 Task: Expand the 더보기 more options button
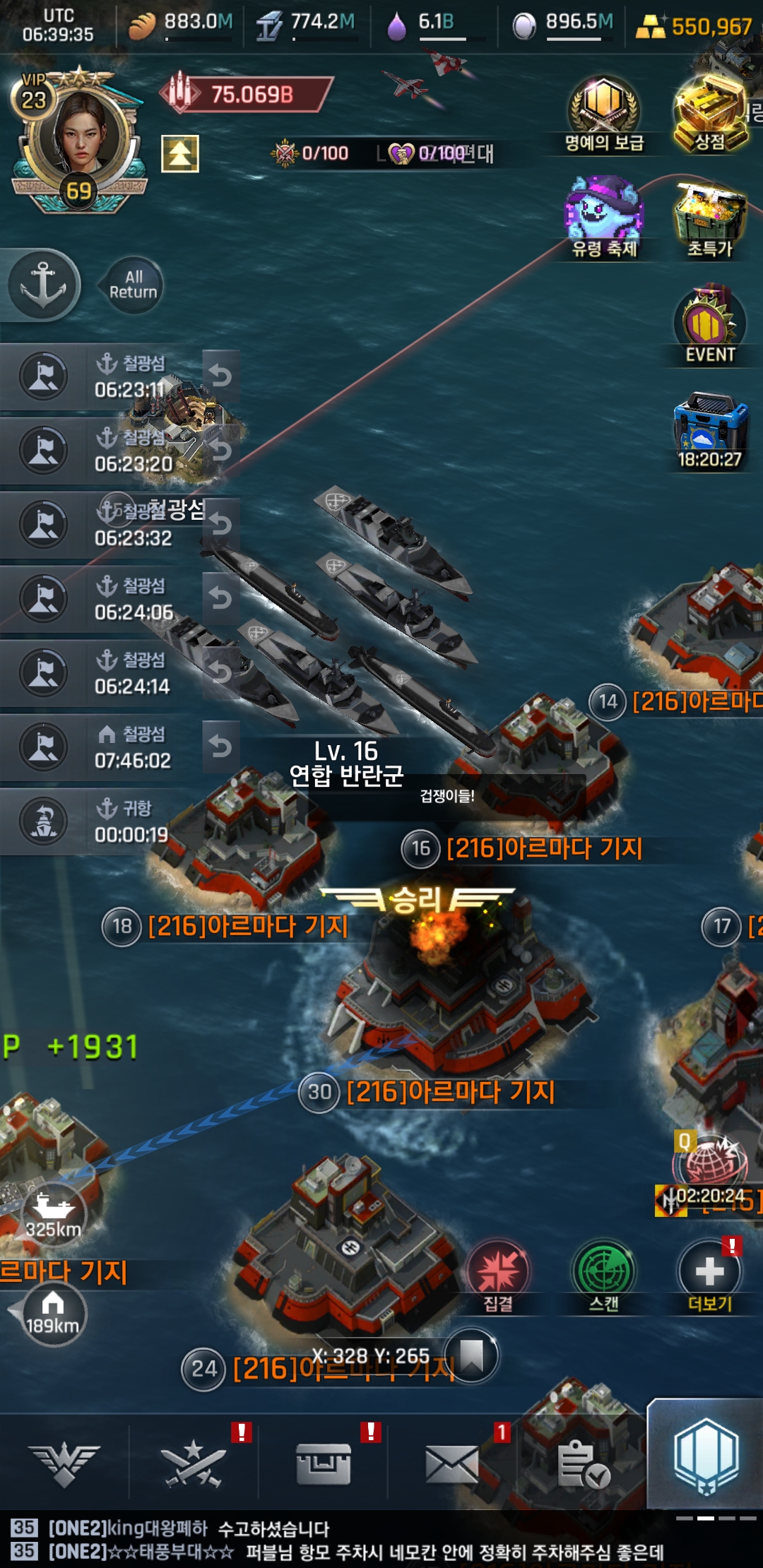click(x=710, y=1275)
